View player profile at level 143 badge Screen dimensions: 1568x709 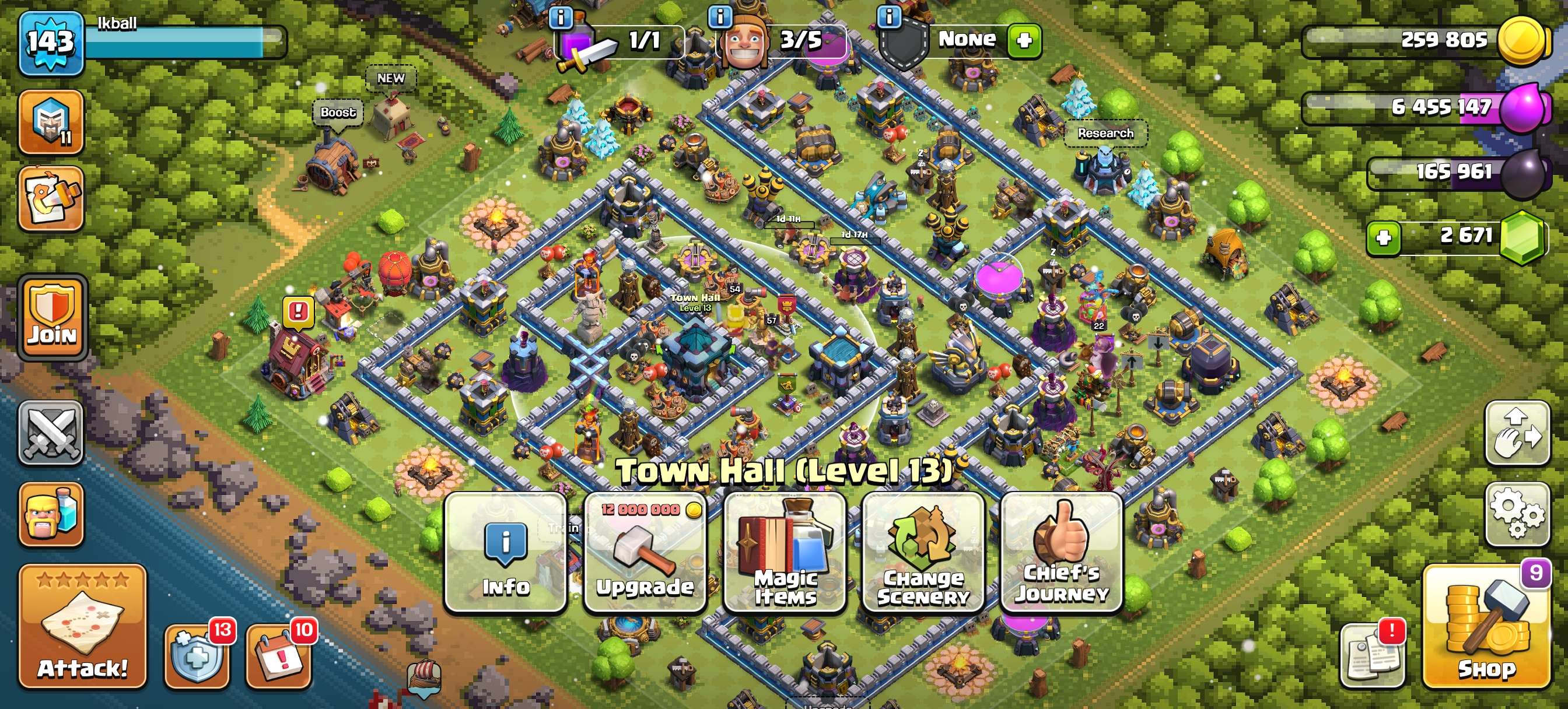[x=51, y=43]
